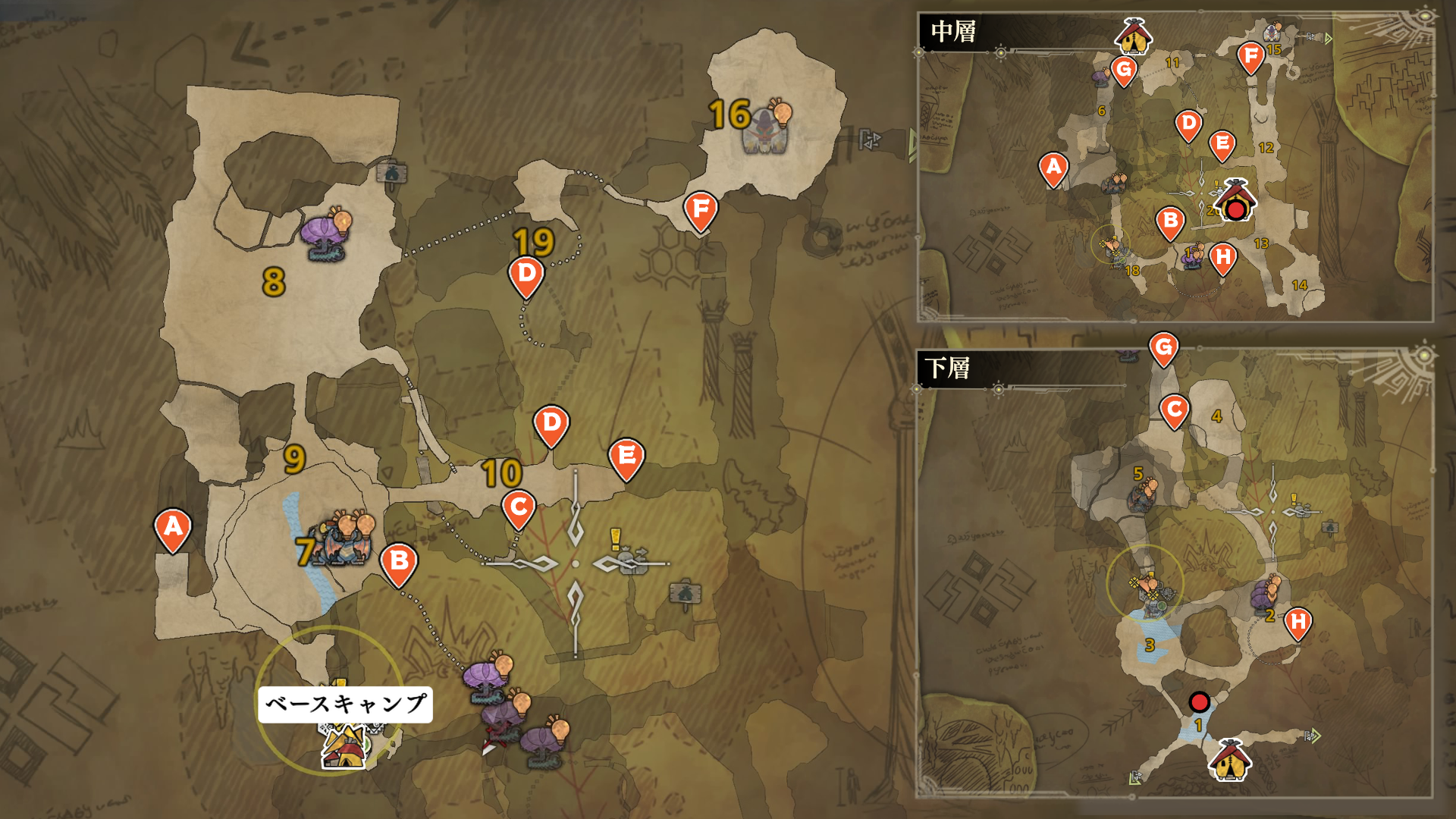Select the monster icon in area 16
Screen dimensions: 1456x819
click(x=766, y=130)
